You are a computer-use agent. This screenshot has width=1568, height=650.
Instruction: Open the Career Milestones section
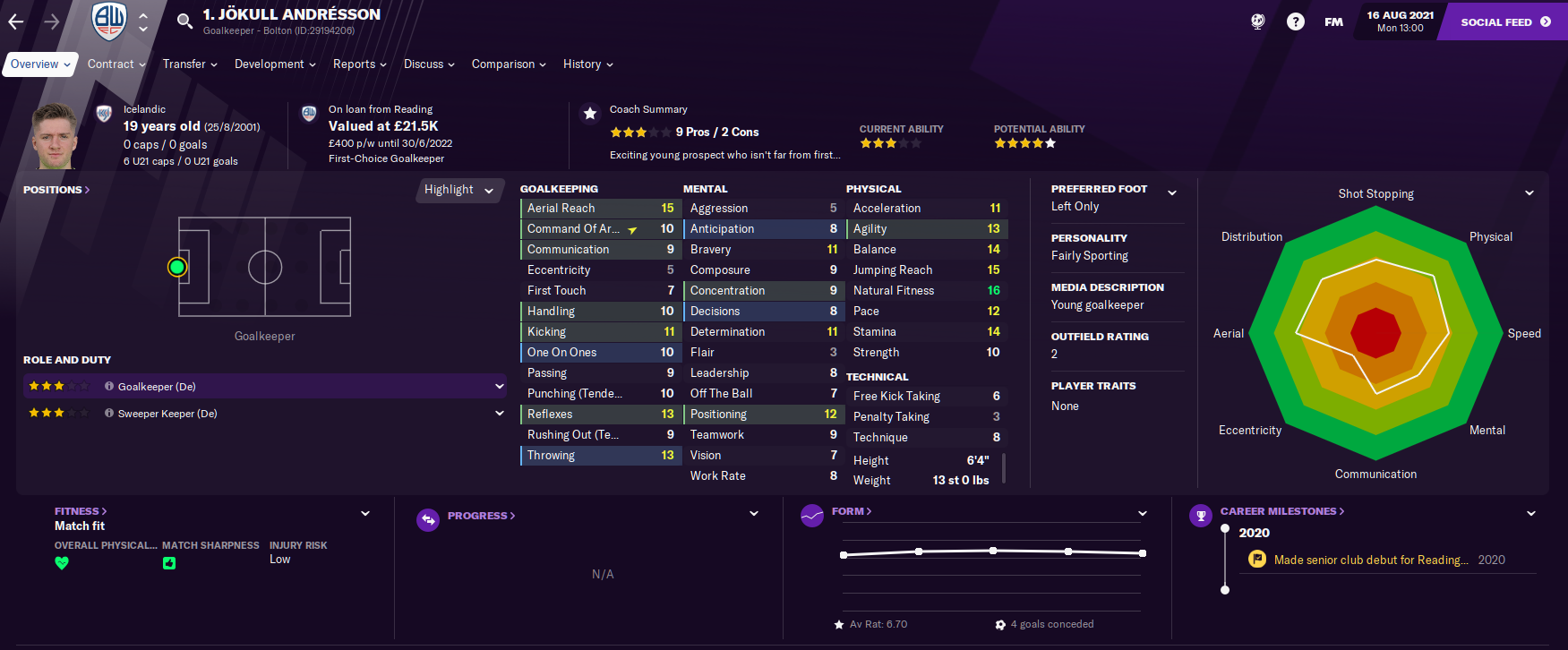(1281, 511)
